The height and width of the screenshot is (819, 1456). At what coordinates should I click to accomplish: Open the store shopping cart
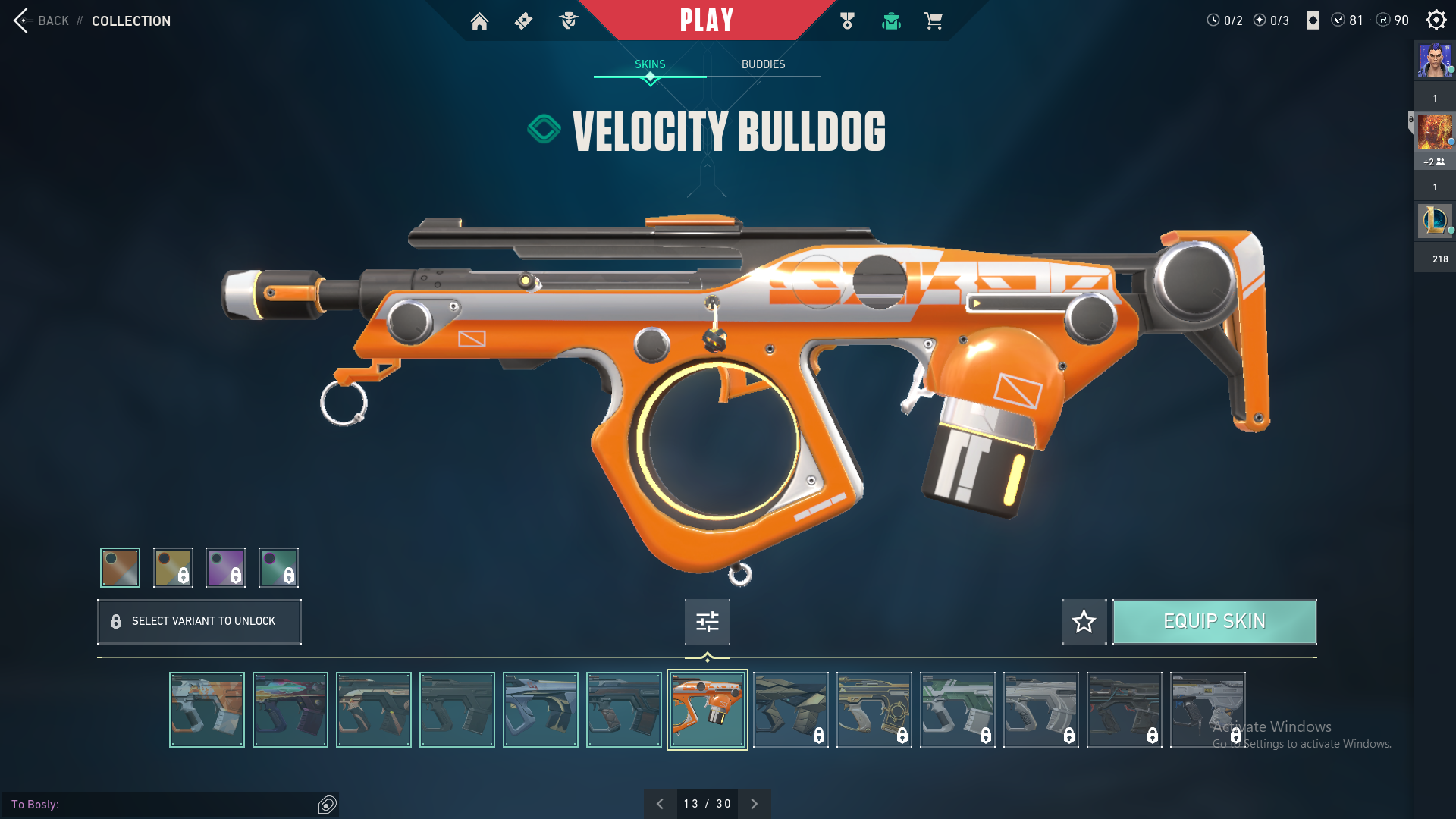coord(933,21)
